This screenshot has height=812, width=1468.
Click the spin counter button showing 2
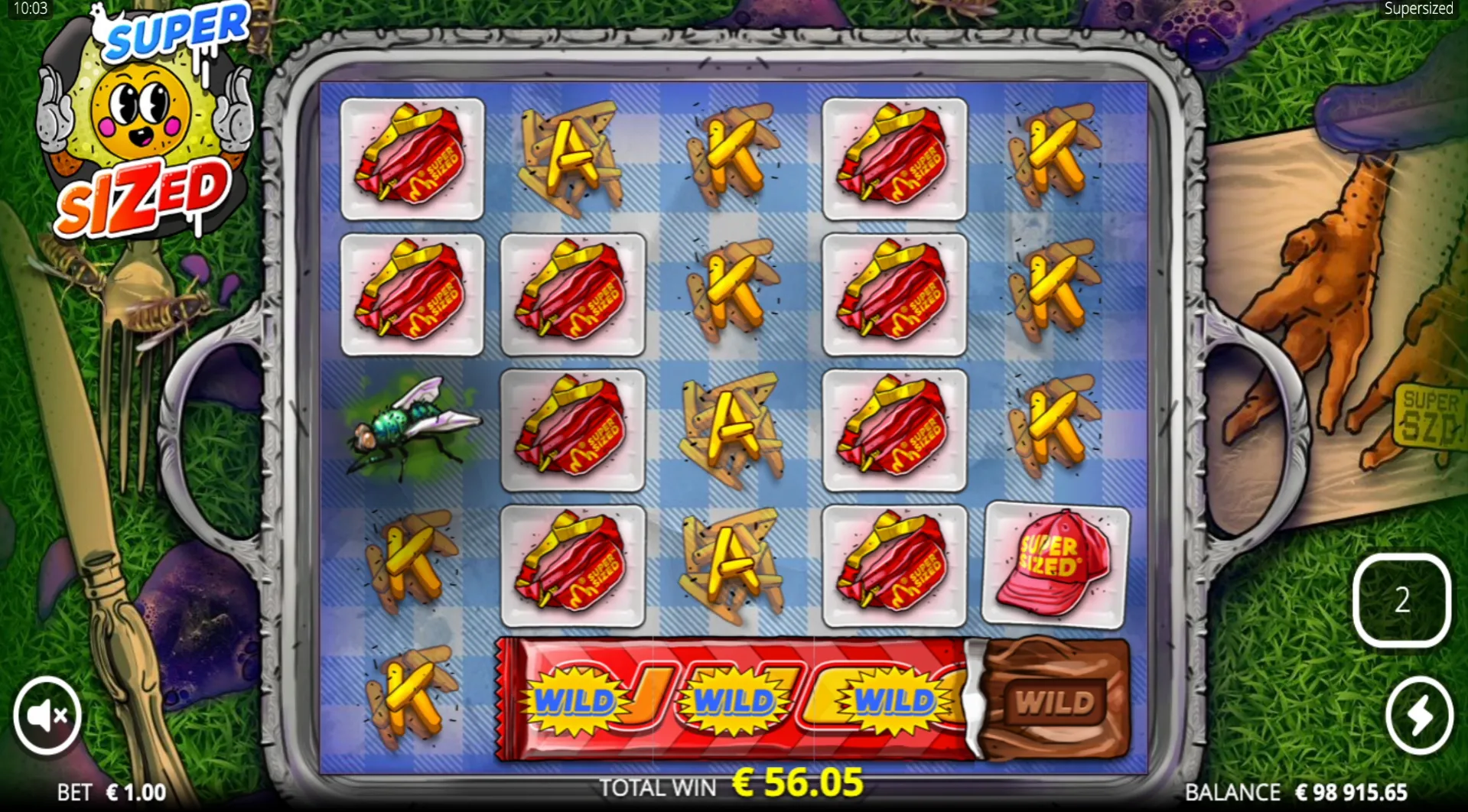1401,601
